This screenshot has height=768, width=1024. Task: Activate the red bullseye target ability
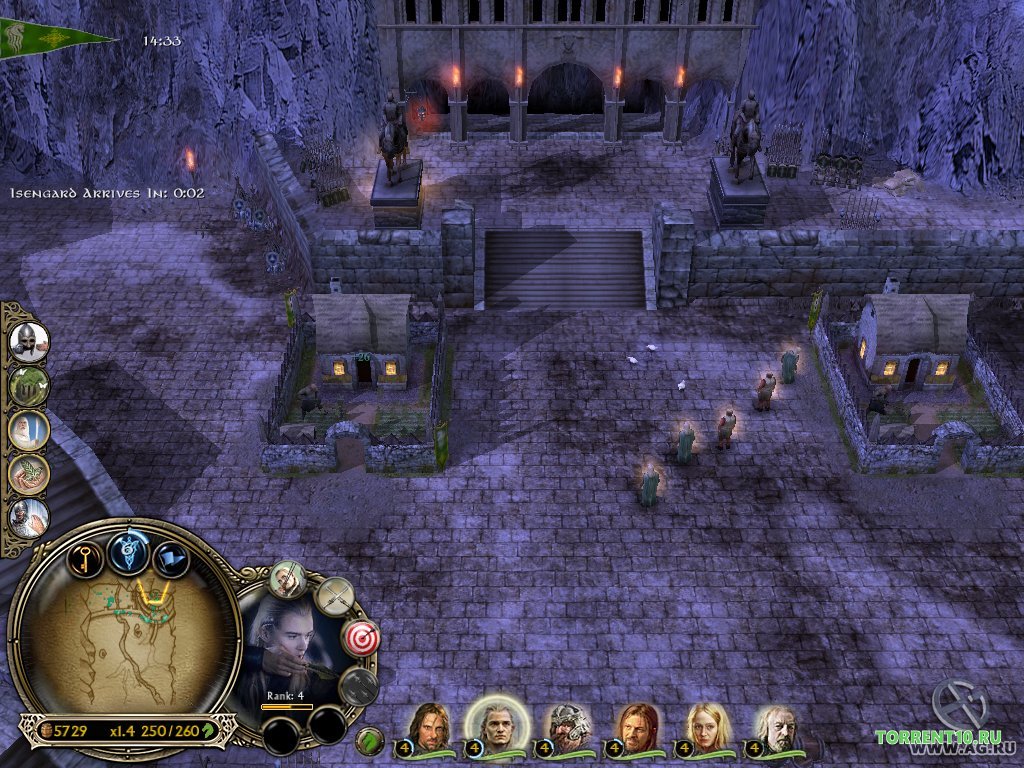(x=359, y=638)
